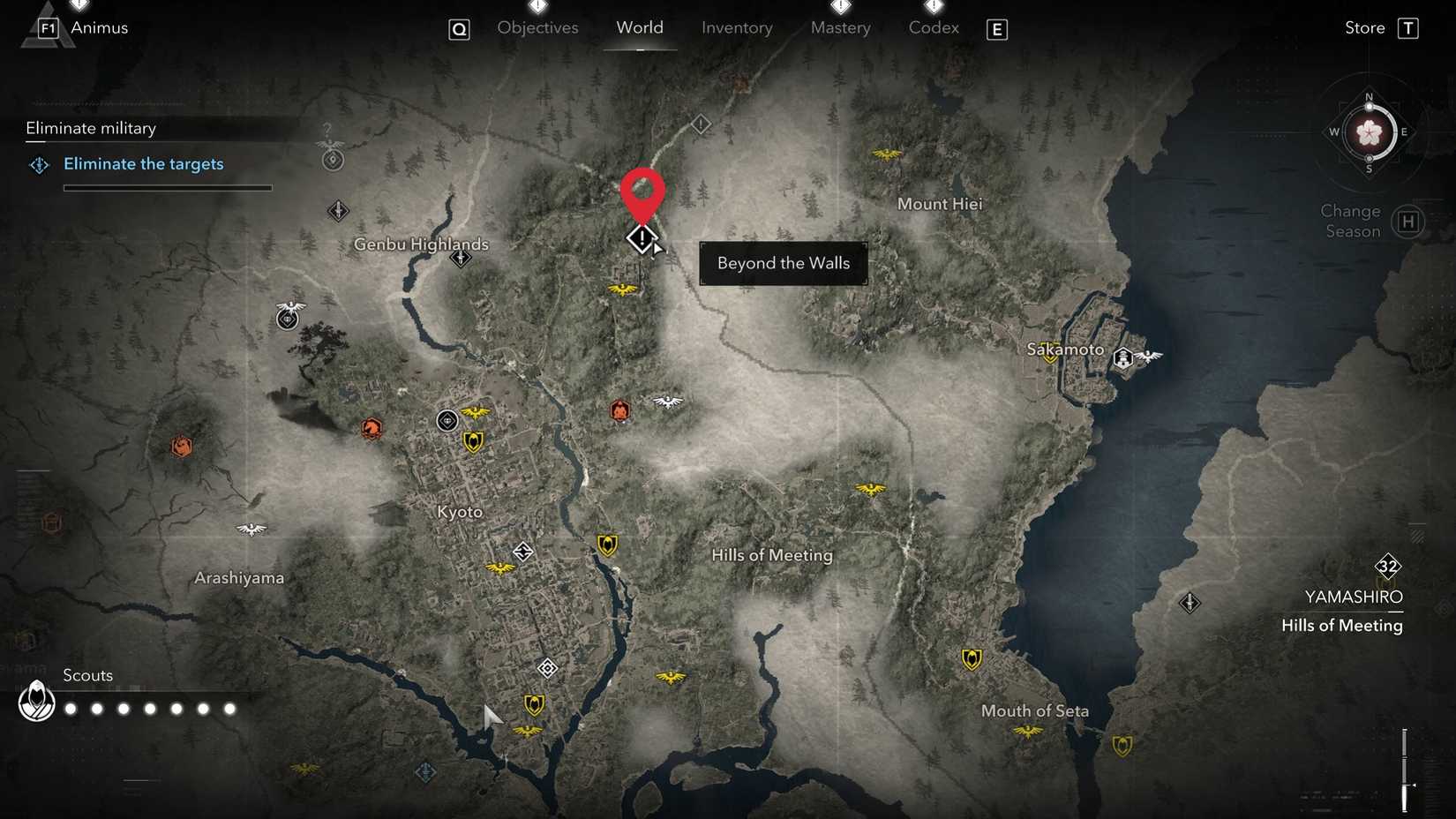Click the quest diamond near Yamashiro label
Image resolution: width=1456 pixels, height=819 pixels.
[x=1190, y=603]
